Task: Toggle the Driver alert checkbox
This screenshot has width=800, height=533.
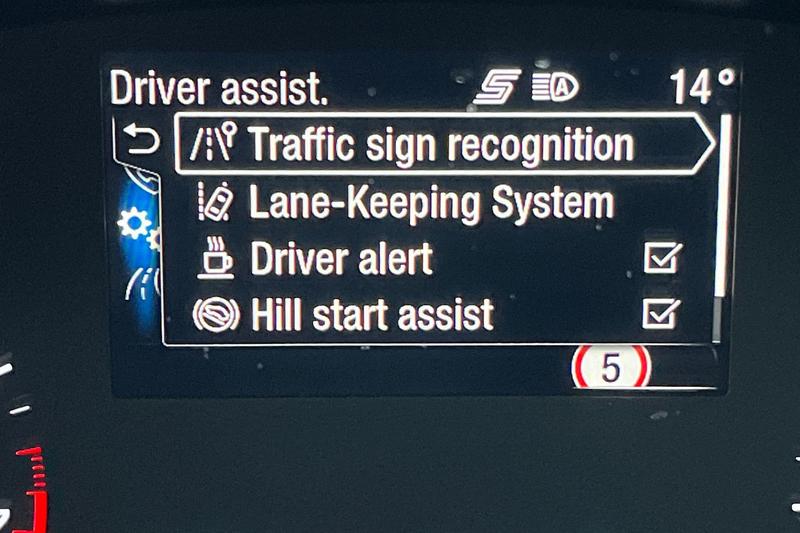Action: 661,259
